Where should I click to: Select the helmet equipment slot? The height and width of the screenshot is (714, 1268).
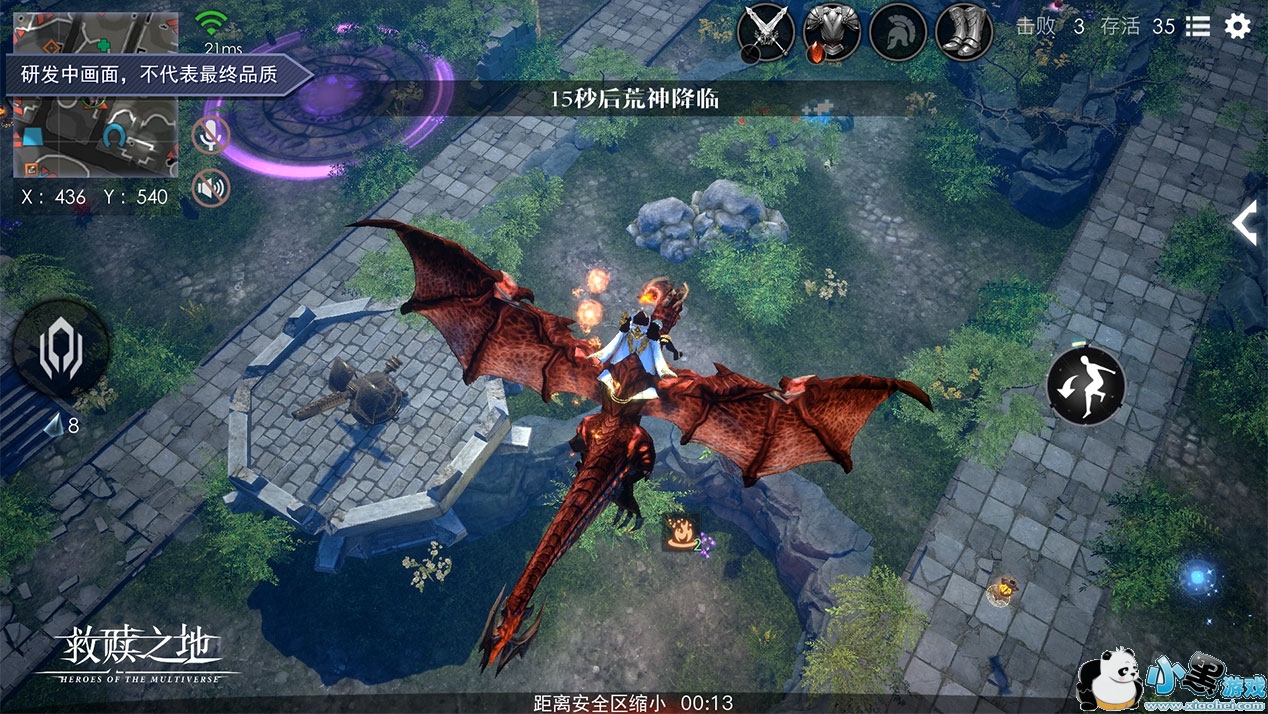pyautogui.click(x=898, y=33)
